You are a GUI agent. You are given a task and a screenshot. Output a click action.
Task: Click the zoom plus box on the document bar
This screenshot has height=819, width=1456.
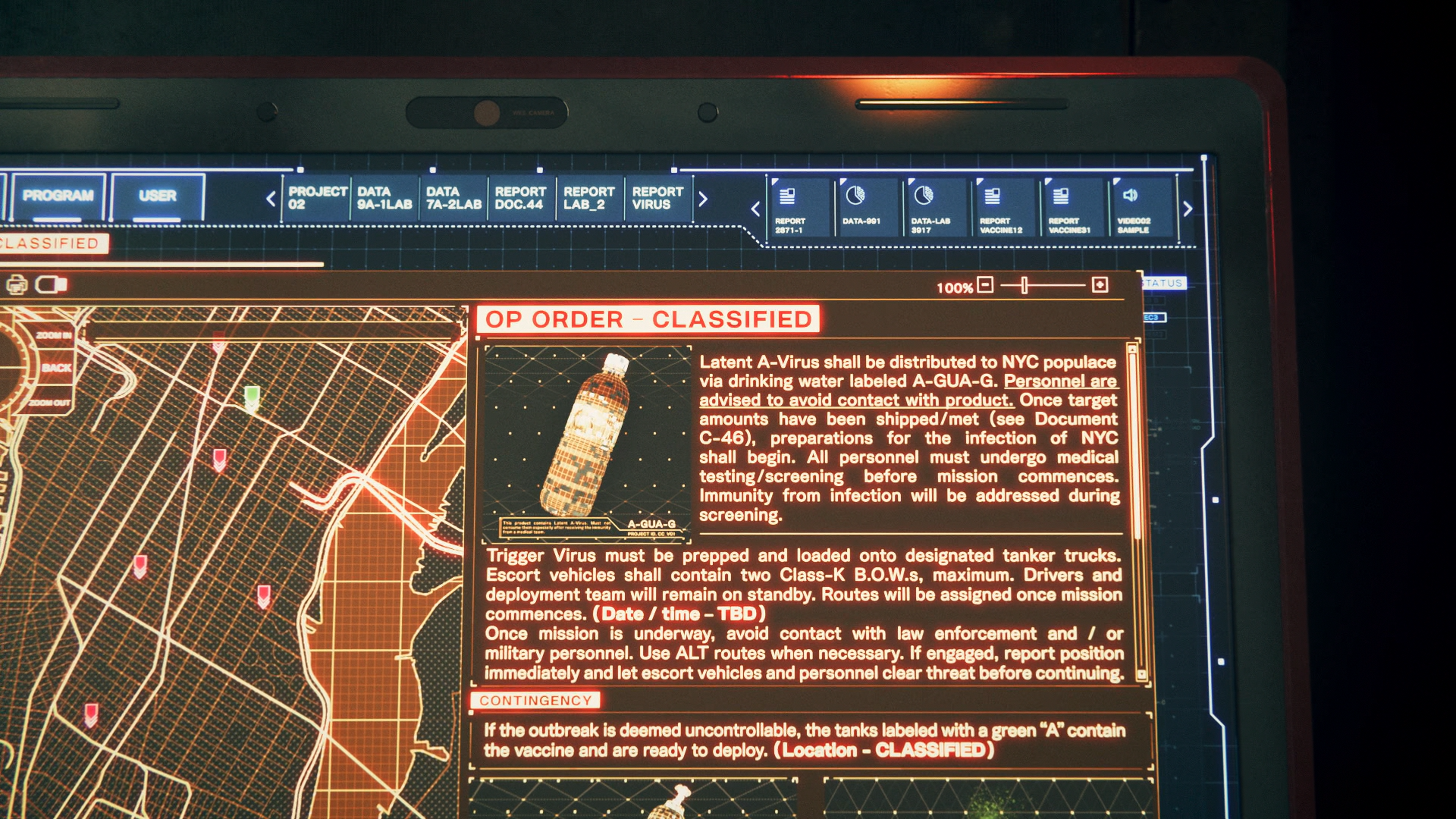pos(1100,285)
